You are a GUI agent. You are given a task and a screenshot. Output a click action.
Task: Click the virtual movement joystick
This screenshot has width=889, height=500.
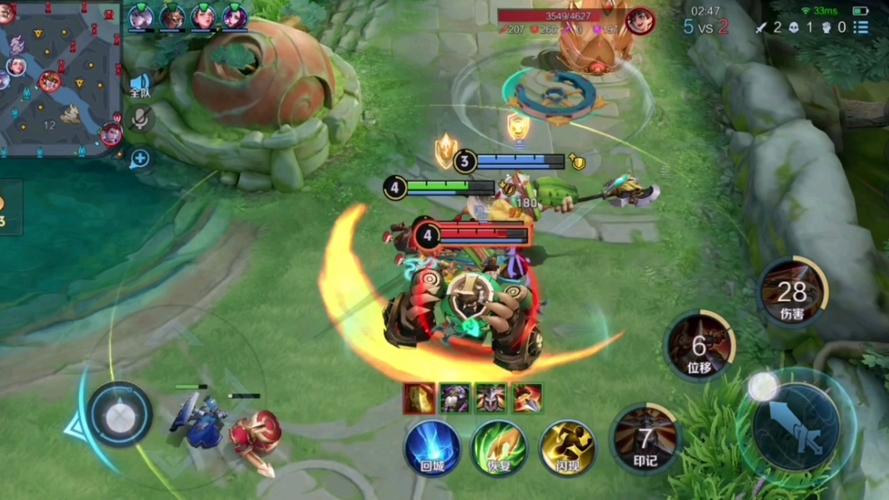tap(119, 413)
